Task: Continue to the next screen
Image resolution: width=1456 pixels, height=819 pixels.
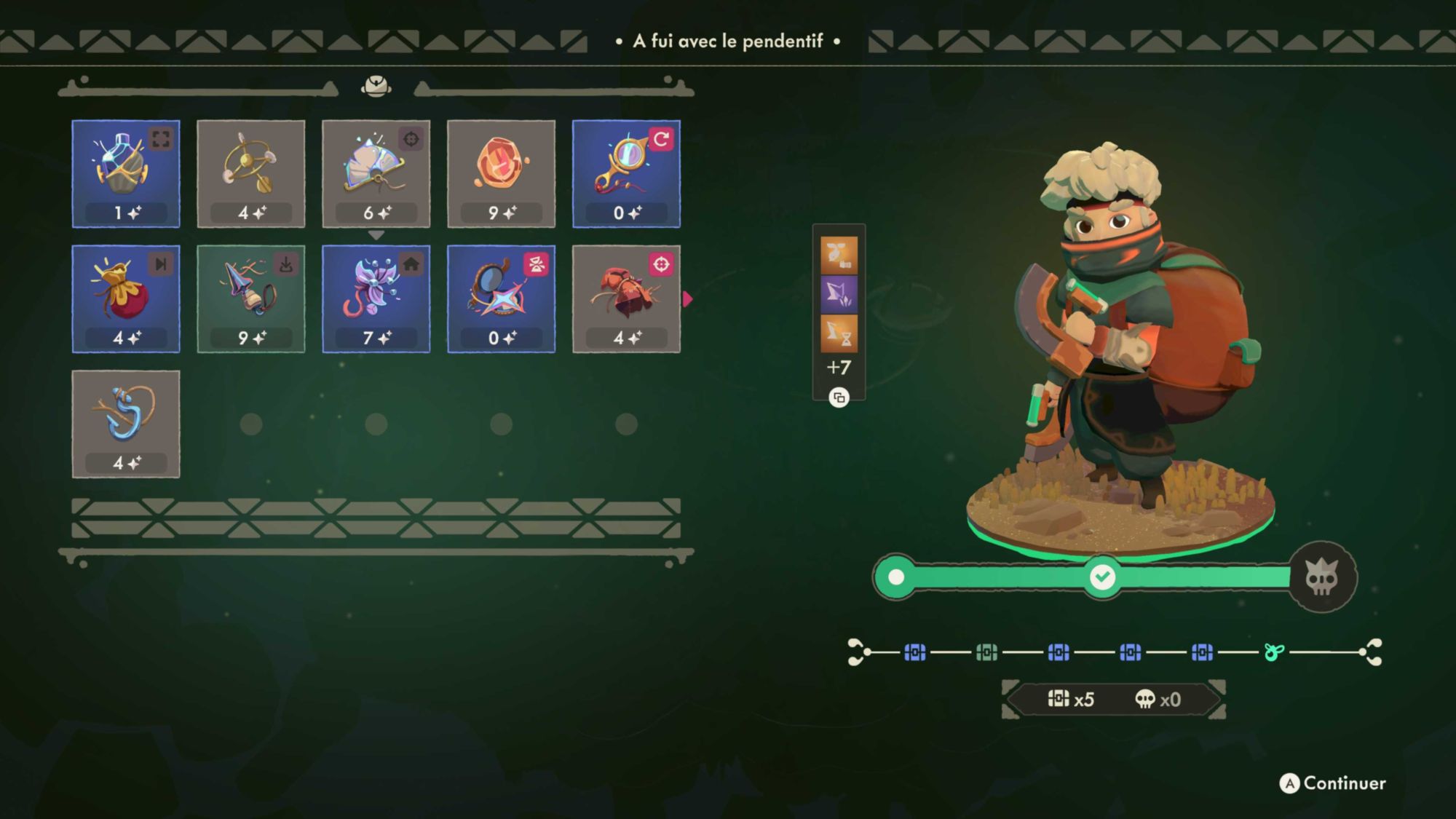Action: 1333,783
